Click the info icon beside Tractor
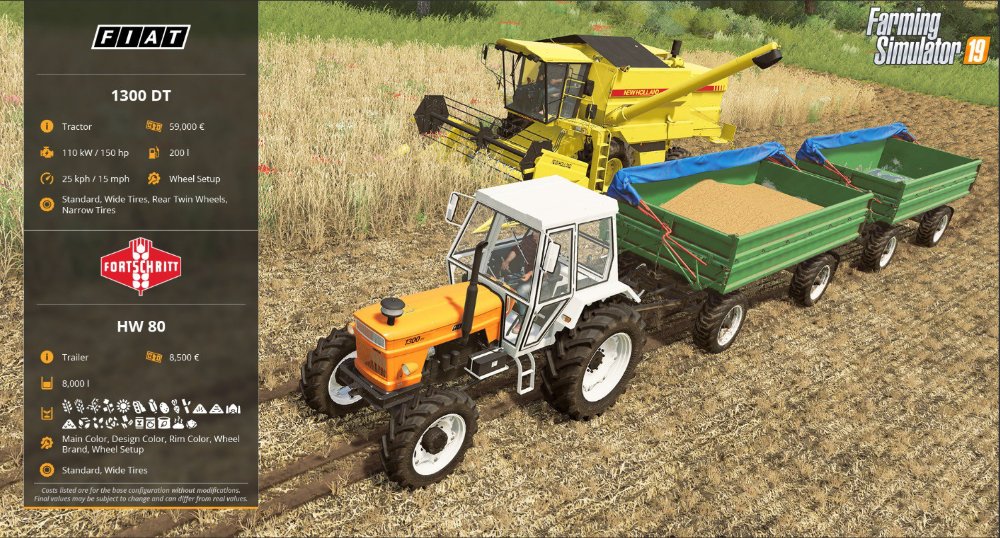 (46, 127)
